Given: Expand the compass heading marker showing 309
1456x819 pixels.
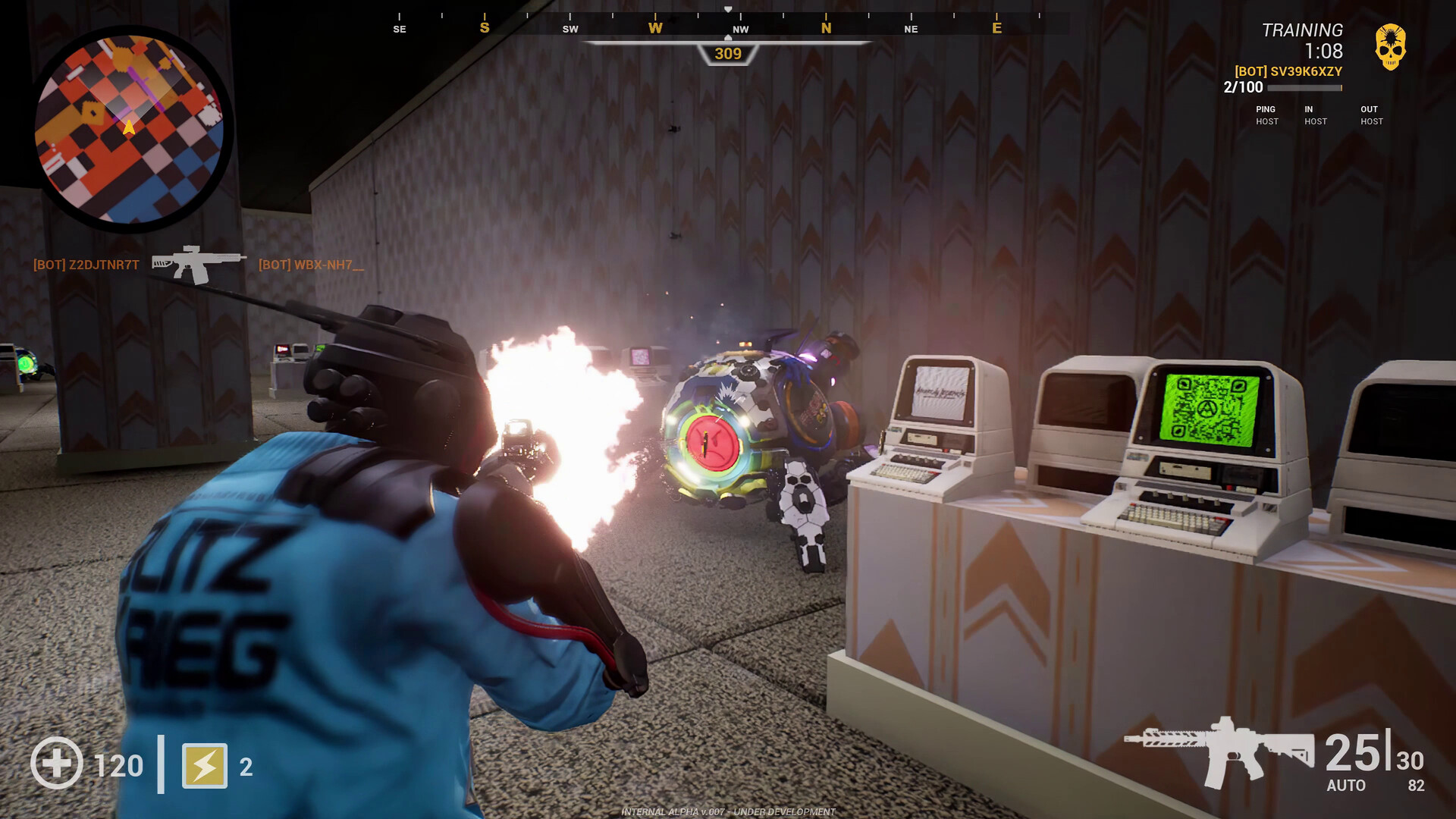Looking at the screenshot, I should tap(727, 52).
